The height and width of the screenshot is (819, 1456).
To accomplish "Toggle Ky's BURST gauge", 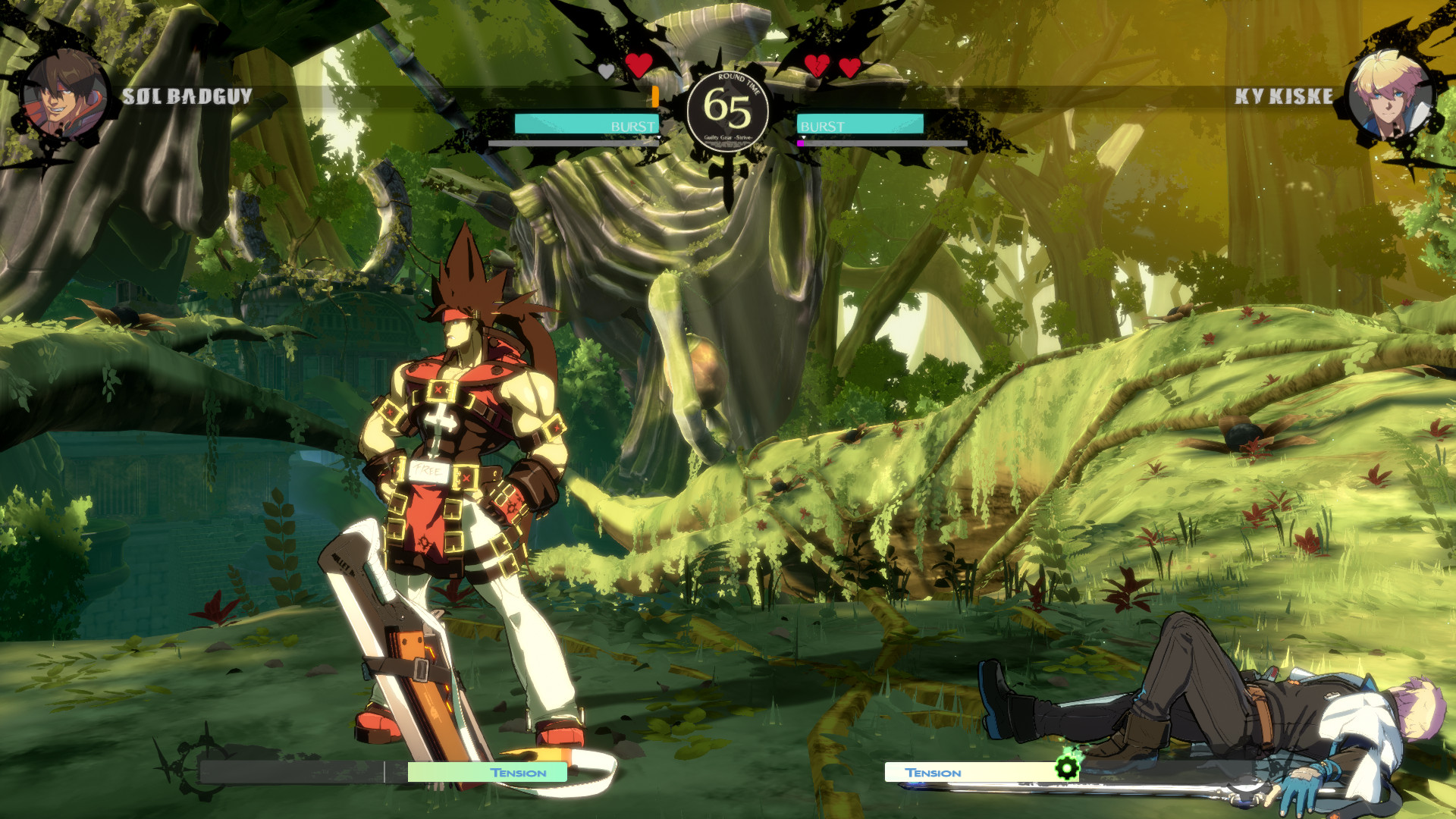I will point(861,123).
